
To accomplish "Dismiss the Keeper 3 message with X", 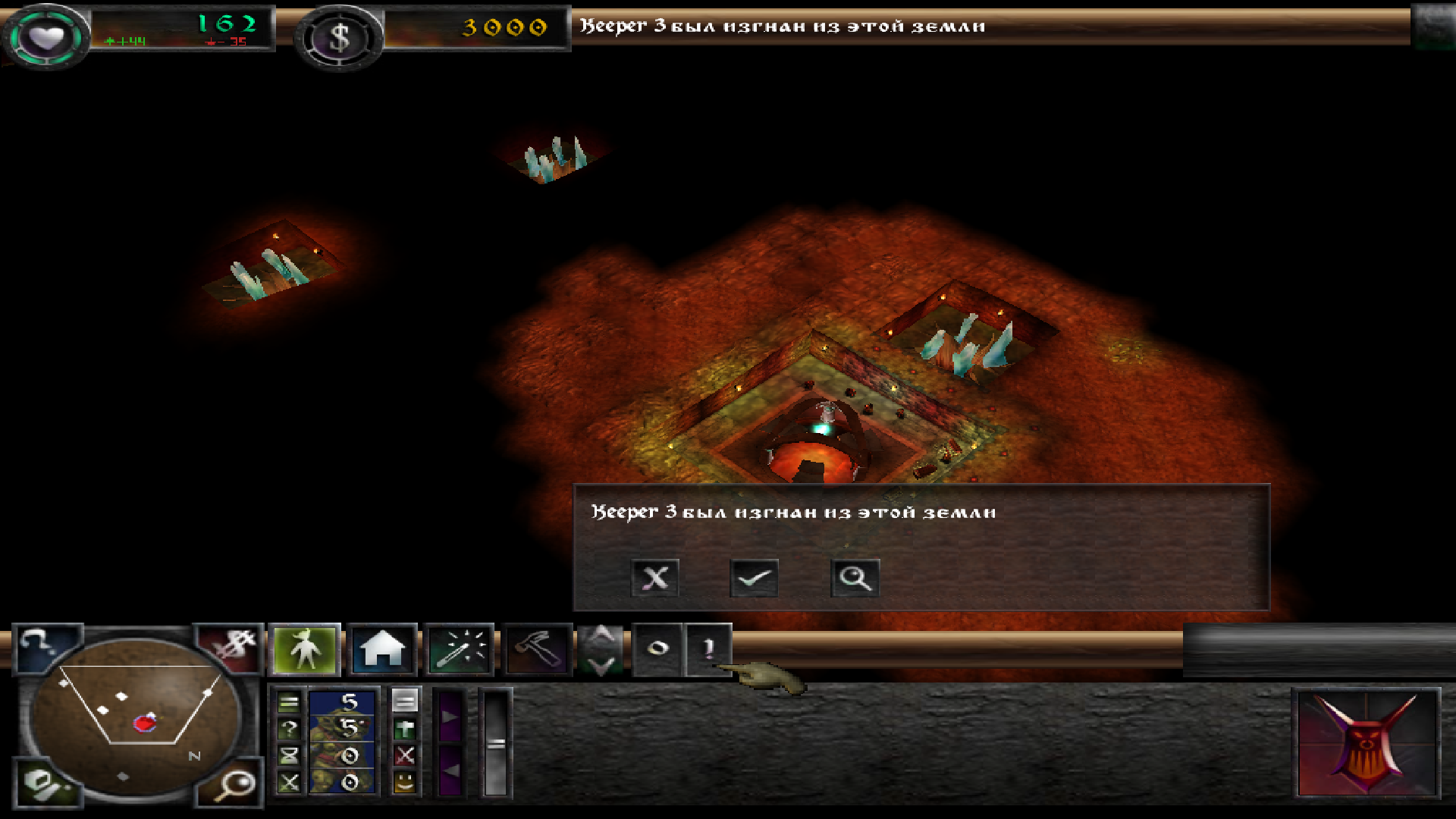I will click(654, 578).
